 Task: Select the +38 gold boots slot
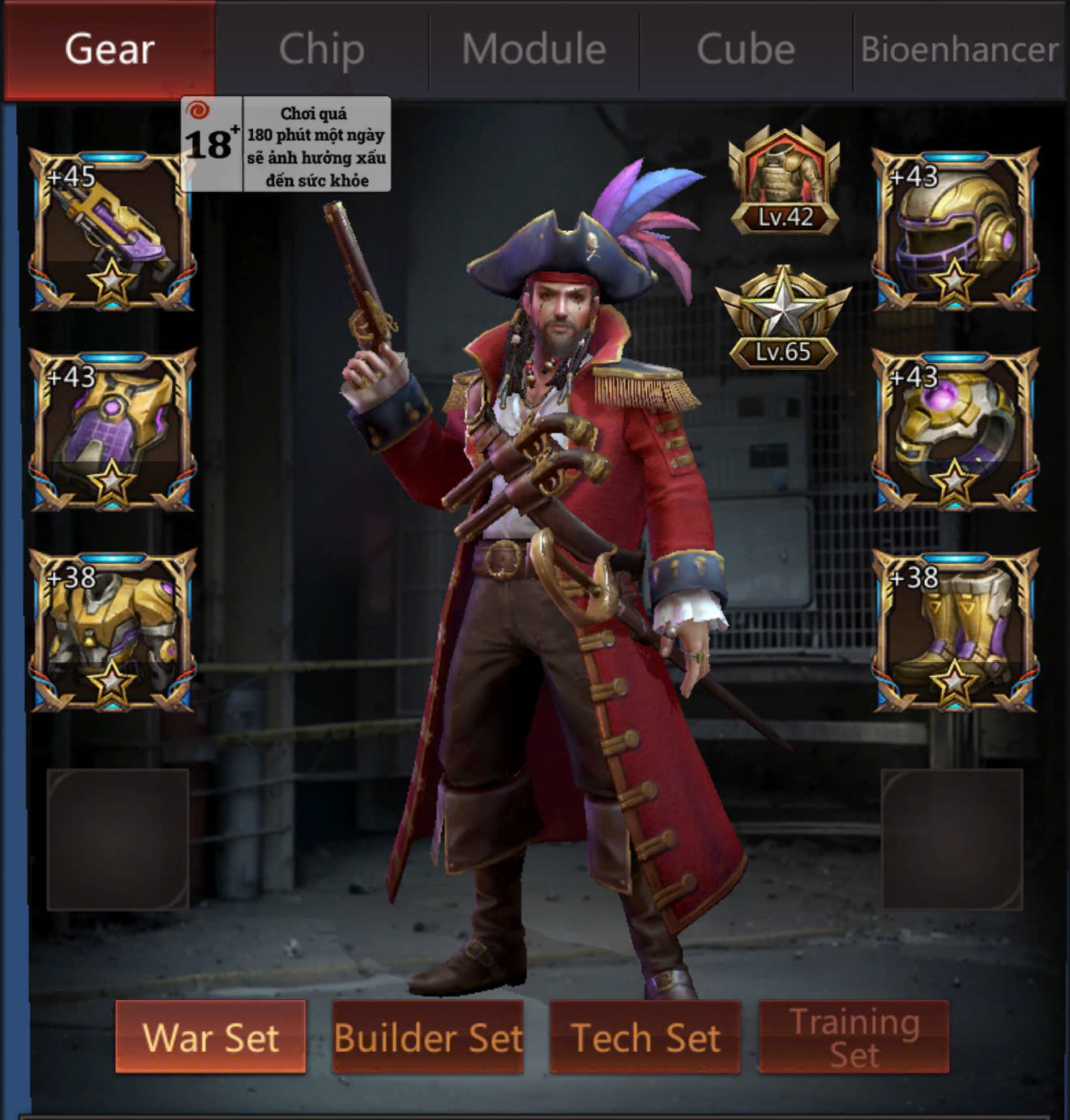pos(955,631)
